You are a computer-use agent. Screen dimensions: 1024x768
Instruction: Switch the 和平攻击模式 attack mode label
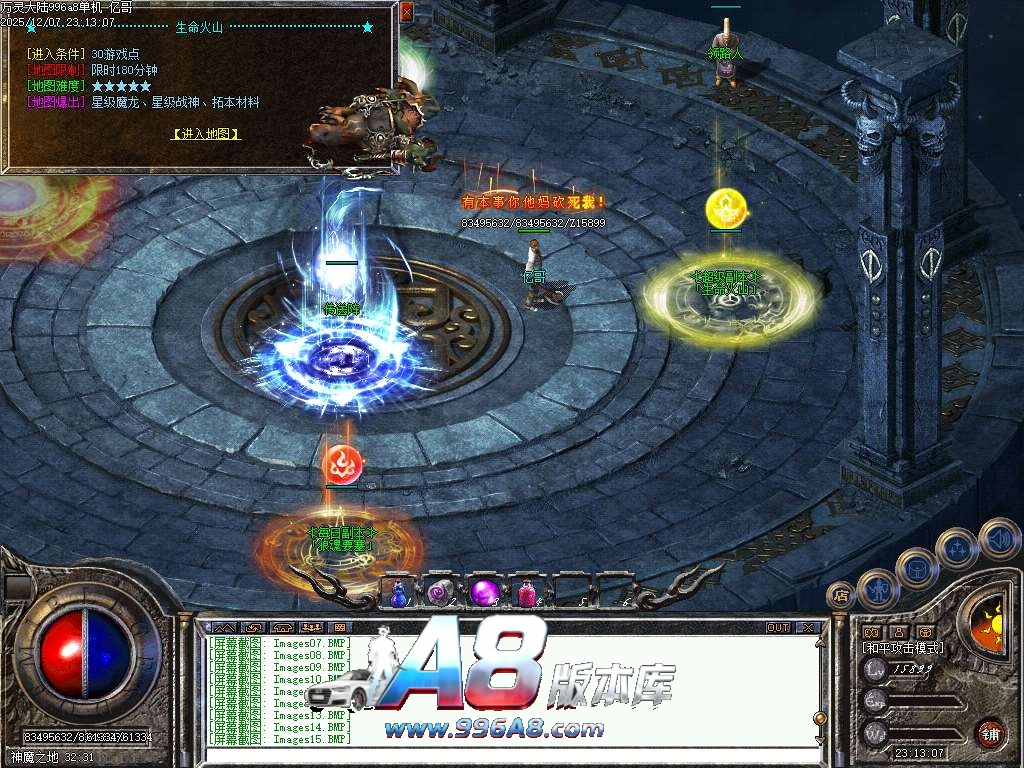[903, 648]
